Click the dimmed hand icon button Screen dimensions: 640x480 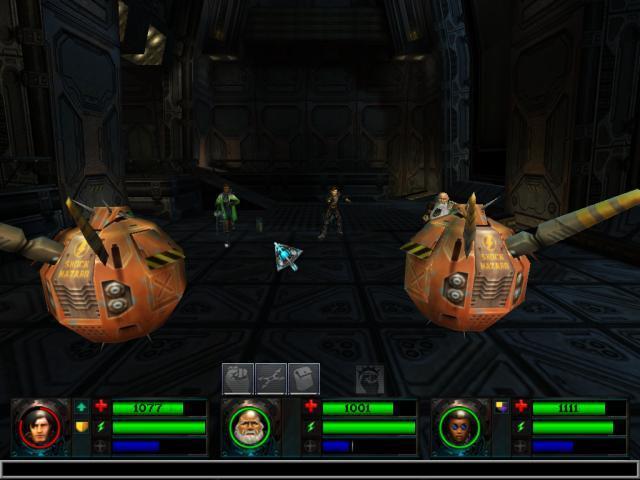370,378
